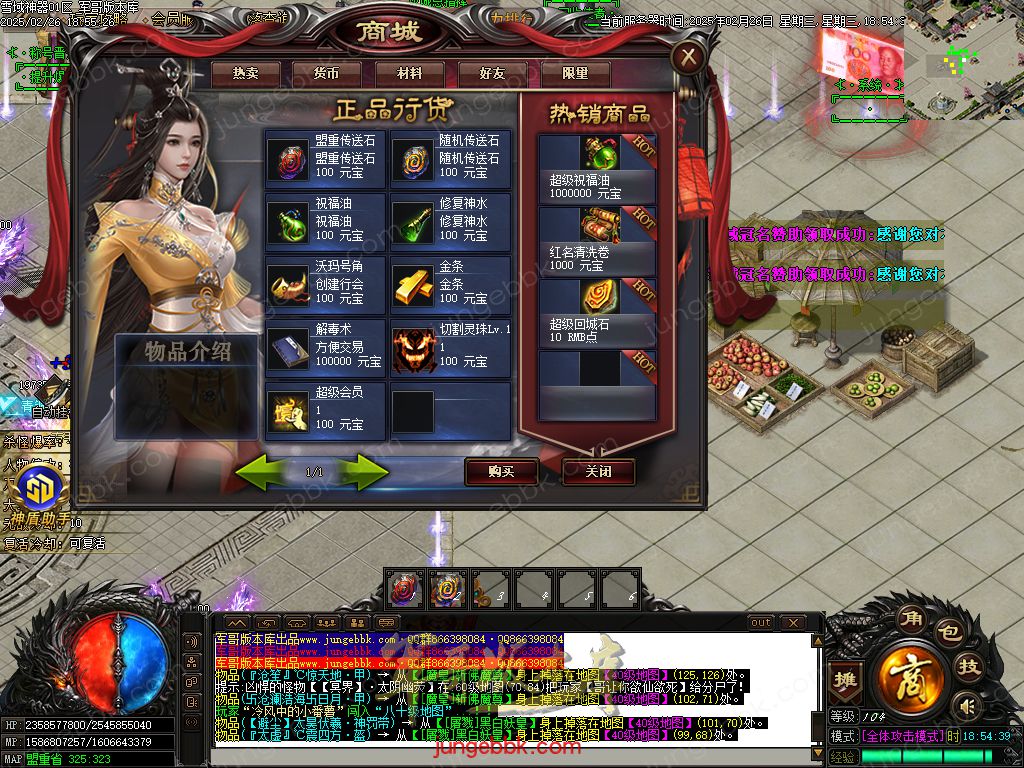Switch to the 限量 tab
The height and width of the screenshot is (768, 1024).
(575, 74)
